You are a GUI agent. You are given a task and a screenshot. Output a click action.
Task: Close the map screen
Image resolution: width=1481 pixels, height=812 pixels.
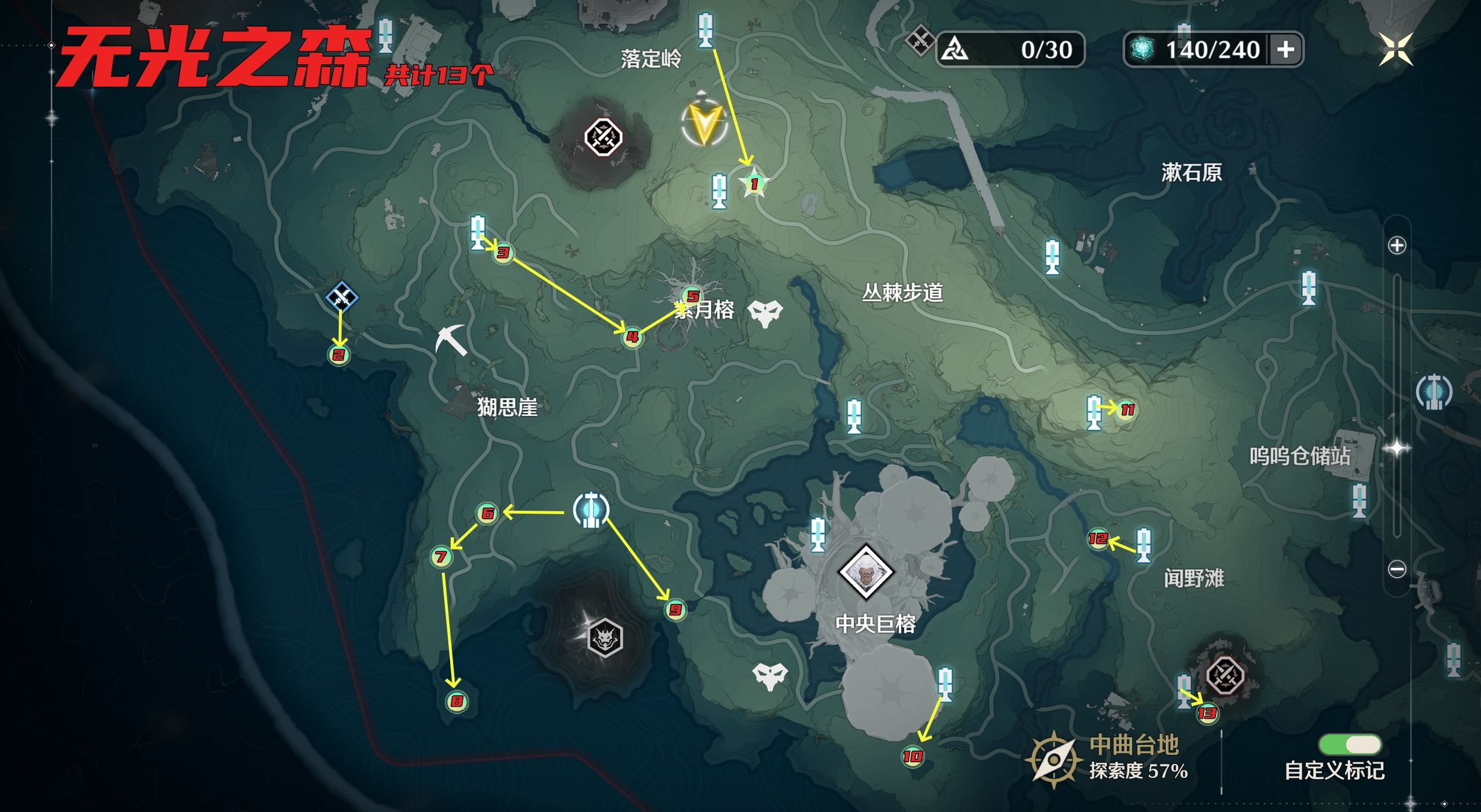(x=1395, y=49)
